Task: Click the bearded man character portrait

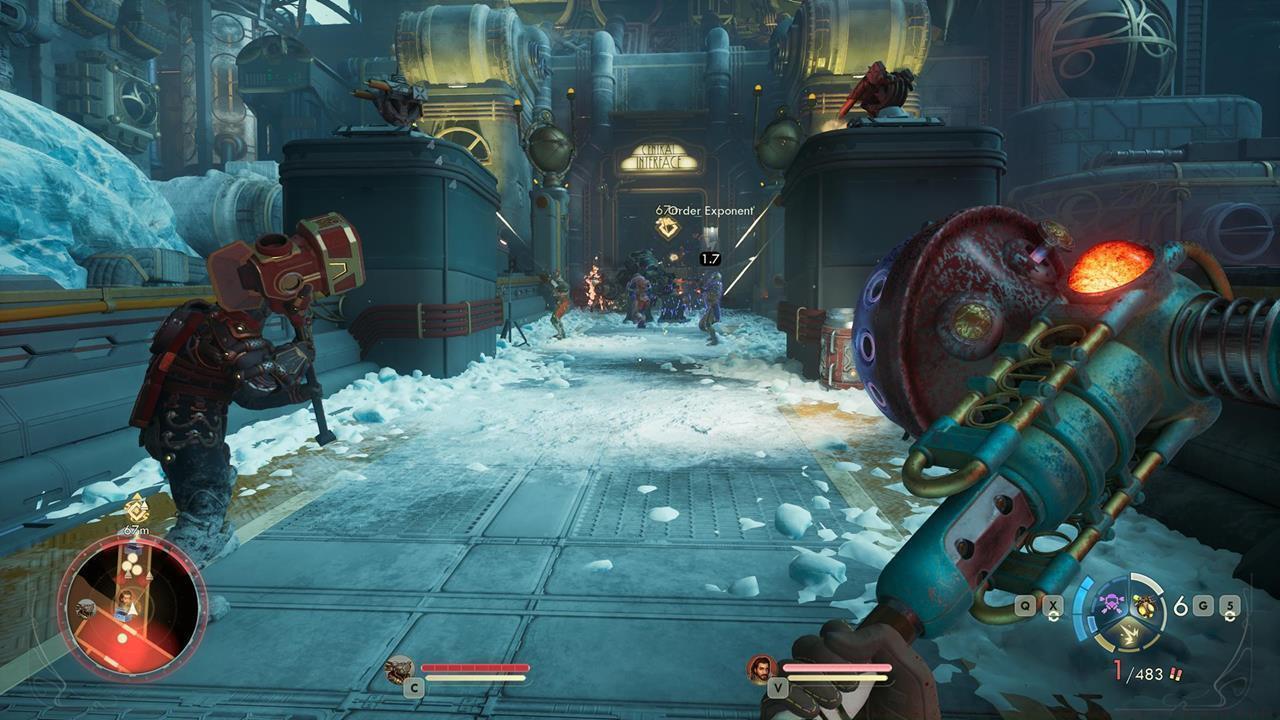Action: (761, 668)
